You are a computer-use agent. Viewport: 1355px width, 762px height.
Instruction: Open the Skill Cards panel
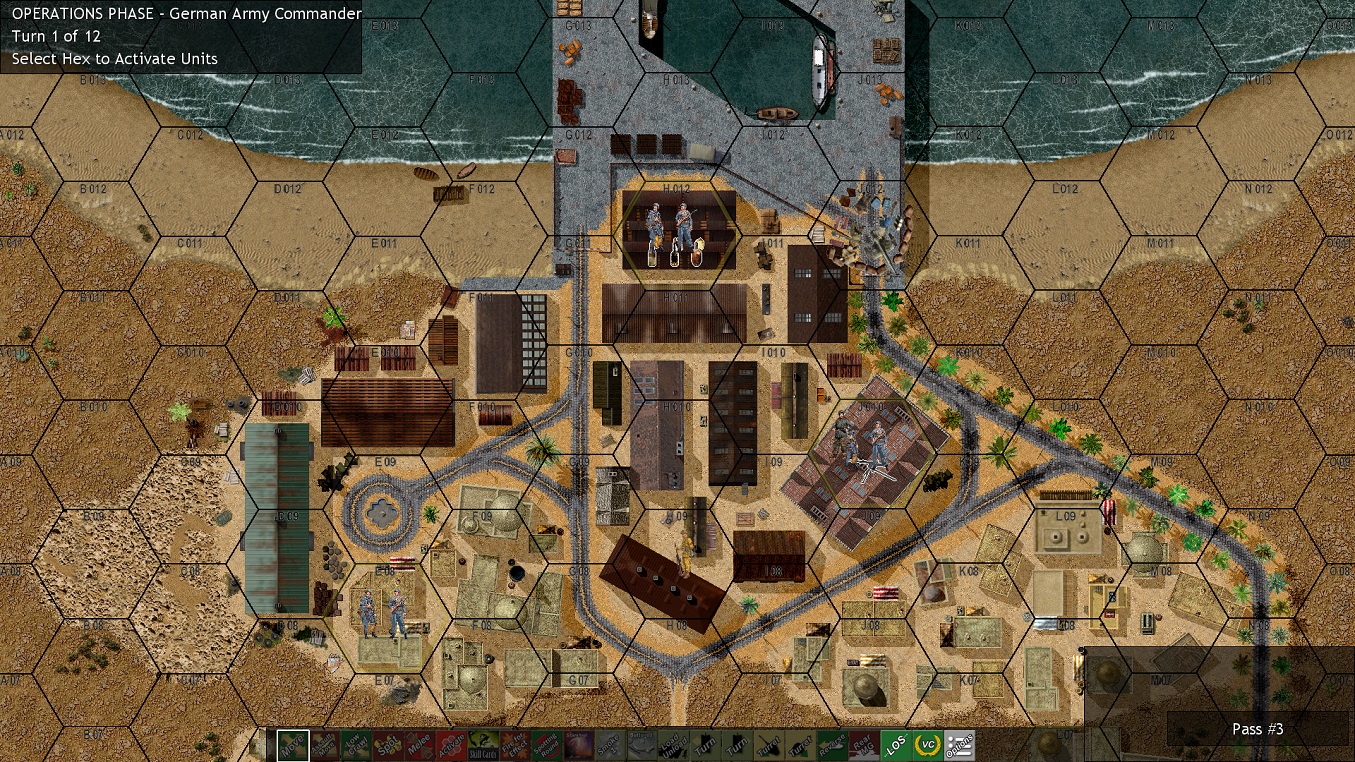(483, 745)
